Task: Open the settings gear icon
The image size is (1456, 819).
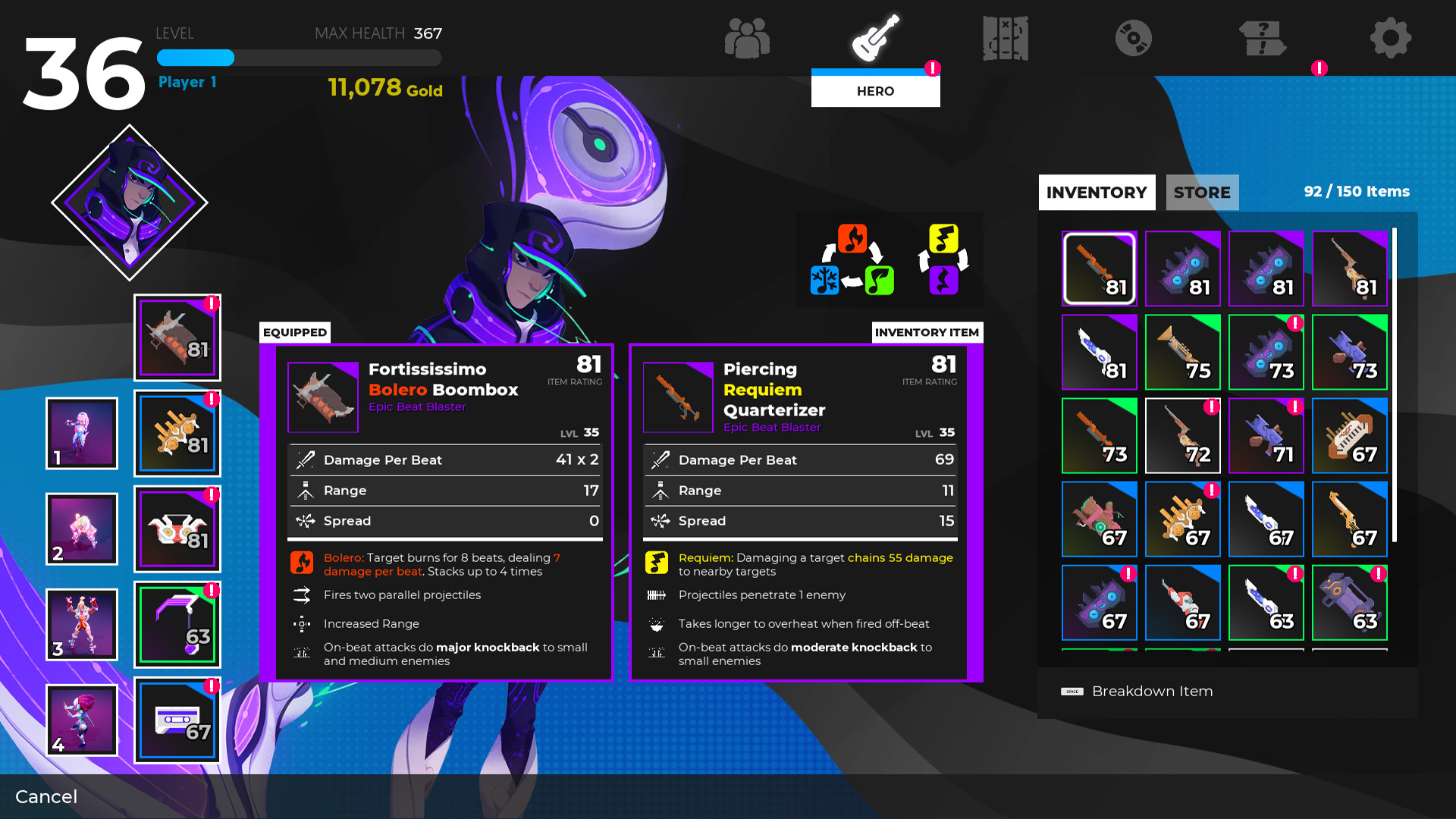Action: (1390, 36)
